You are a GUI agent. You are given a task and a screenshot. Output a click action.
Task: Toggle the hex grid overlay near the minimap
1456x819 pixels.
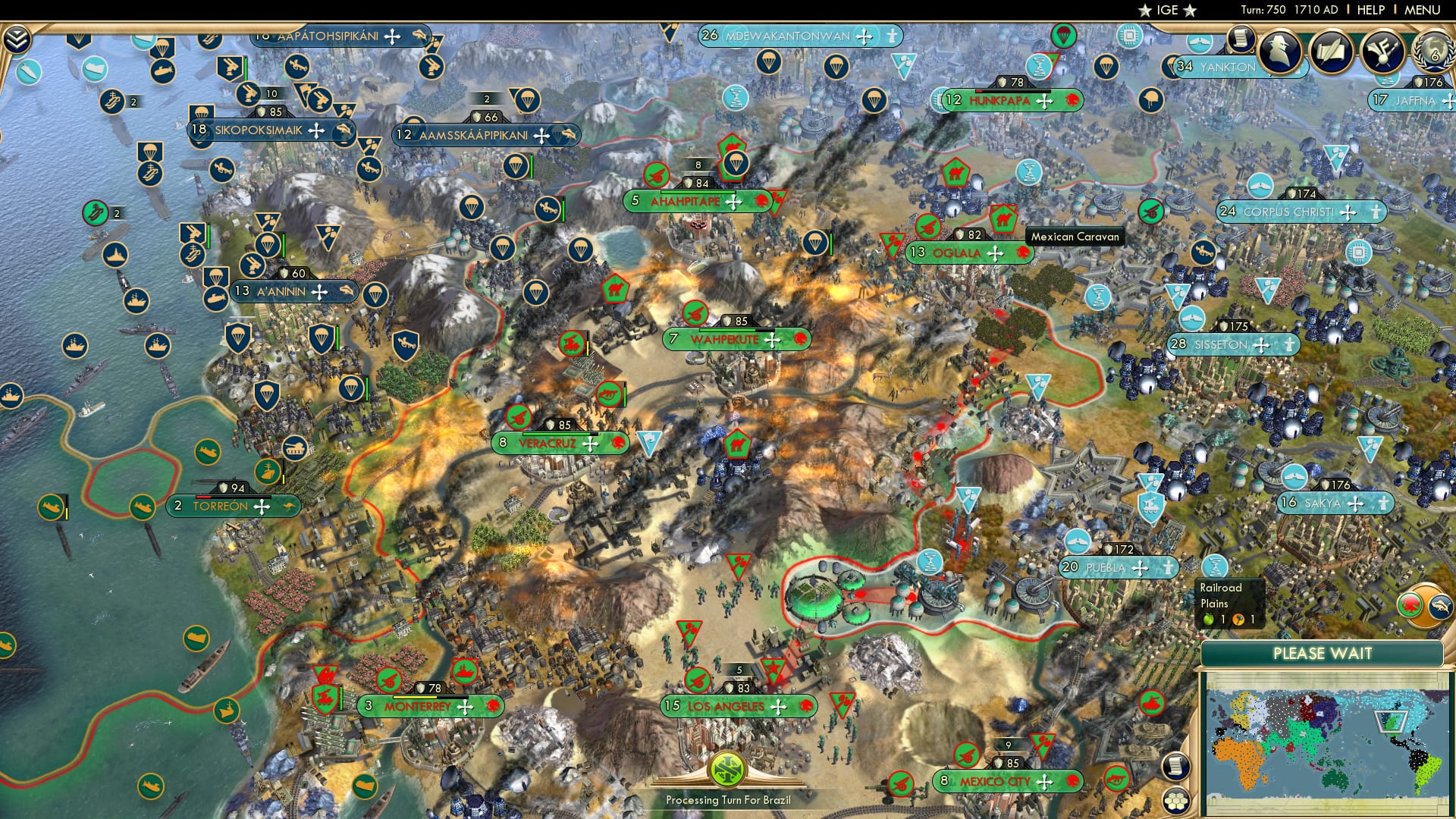1178,802
